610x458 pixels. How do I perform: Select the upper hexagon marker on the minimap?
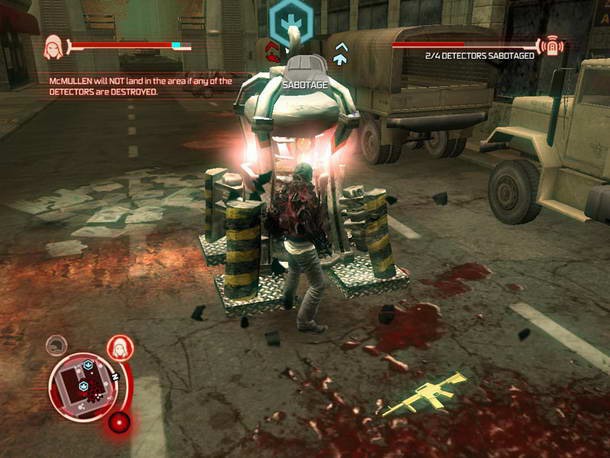(x=89, y=366)
